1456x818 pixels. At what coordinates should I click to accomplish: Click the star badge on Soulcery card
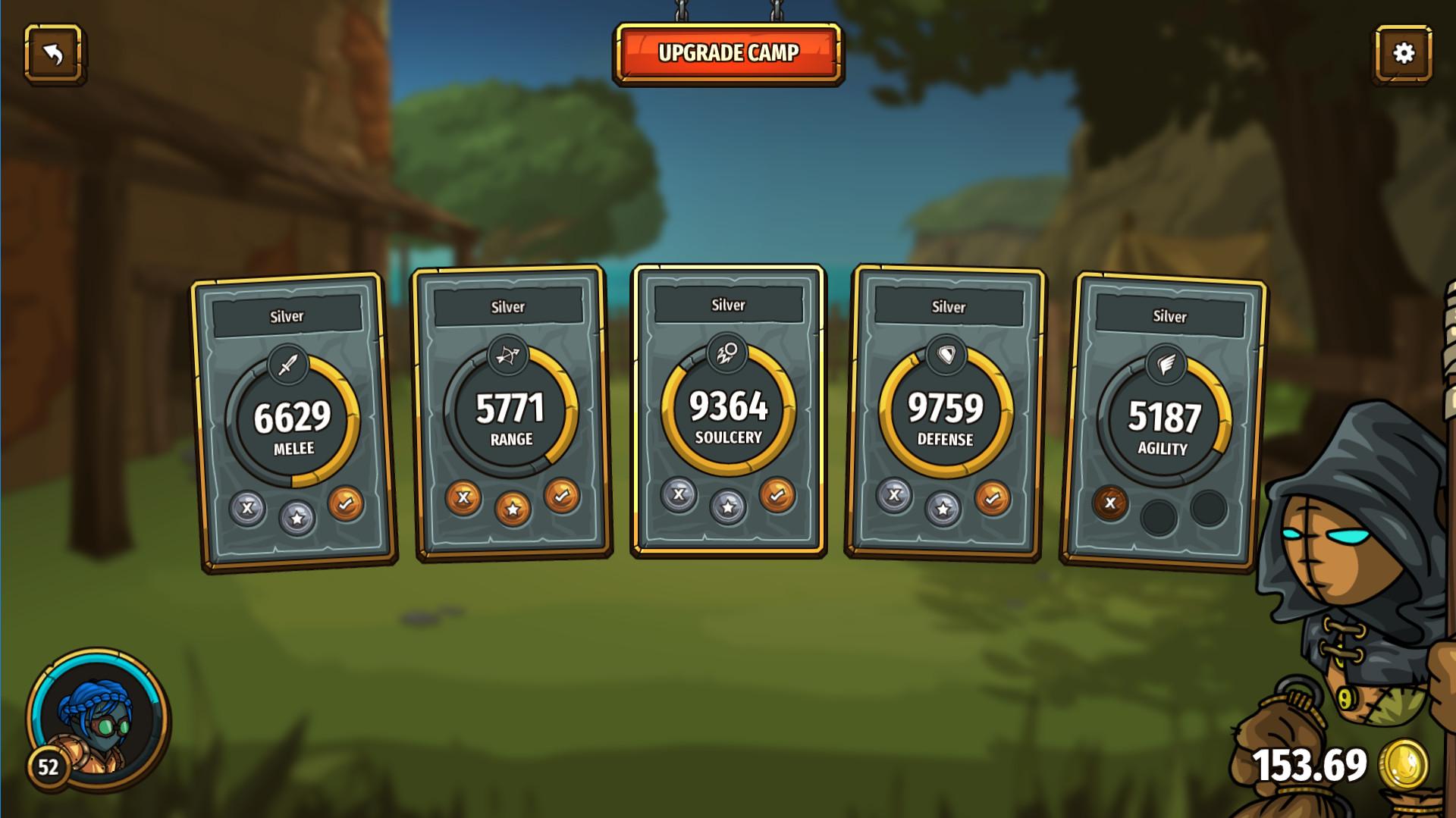(x=728, y=506)
